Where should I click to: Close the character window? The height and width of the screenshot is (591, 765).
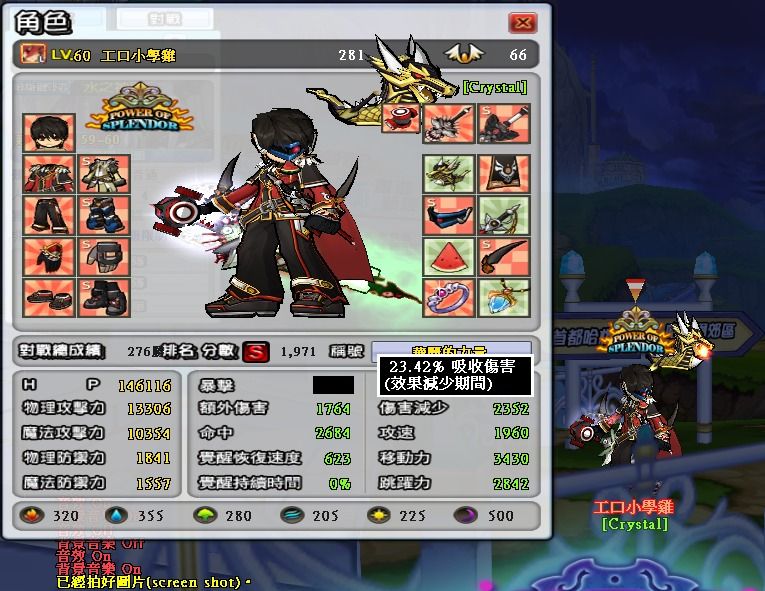click(522, 23)
